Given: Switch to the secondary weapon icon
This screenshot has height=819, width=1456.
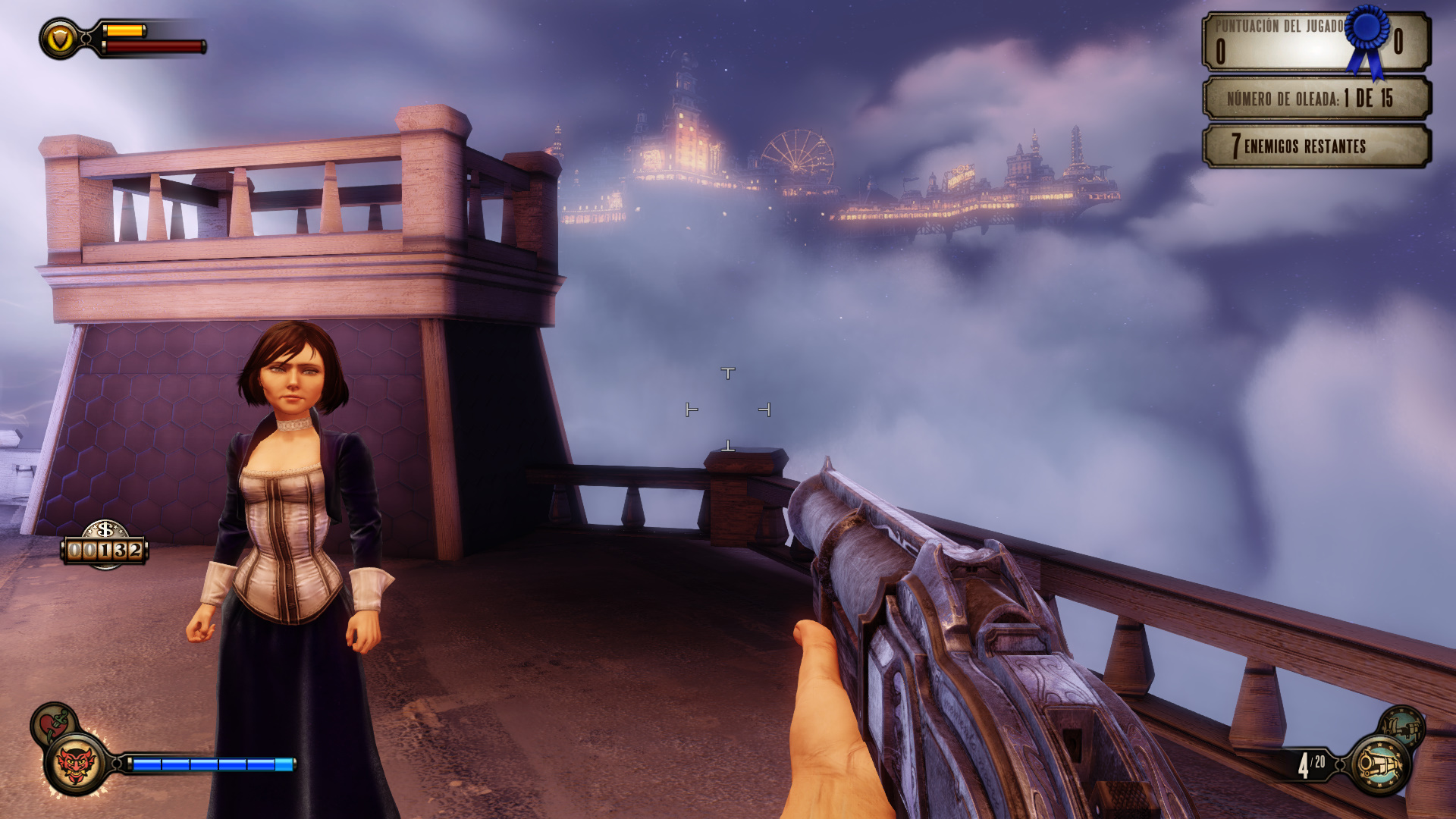Looking at the screenshot, I should (x=1402, y=727).
